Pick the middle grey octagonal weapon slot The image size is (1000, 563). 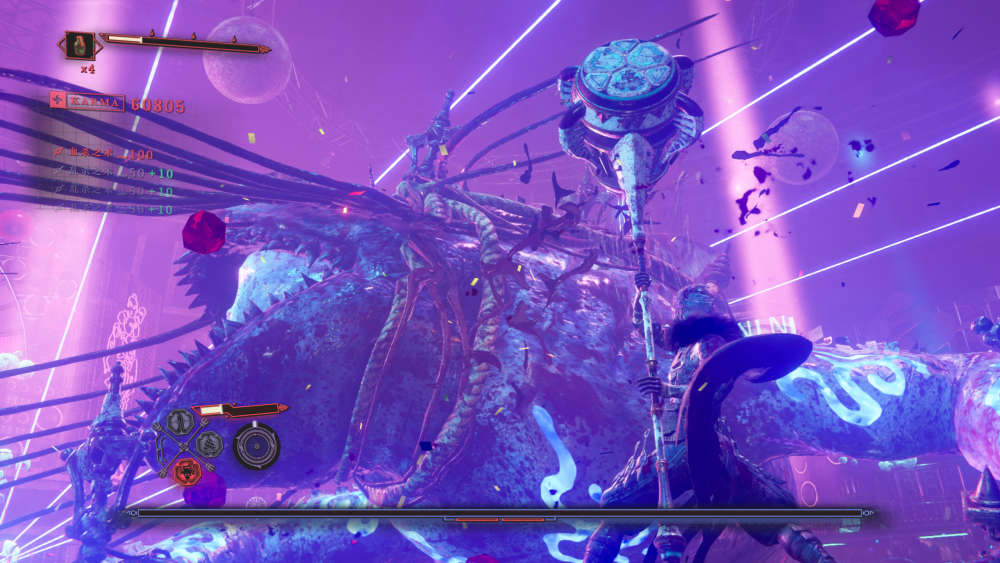tap(210, 444)
